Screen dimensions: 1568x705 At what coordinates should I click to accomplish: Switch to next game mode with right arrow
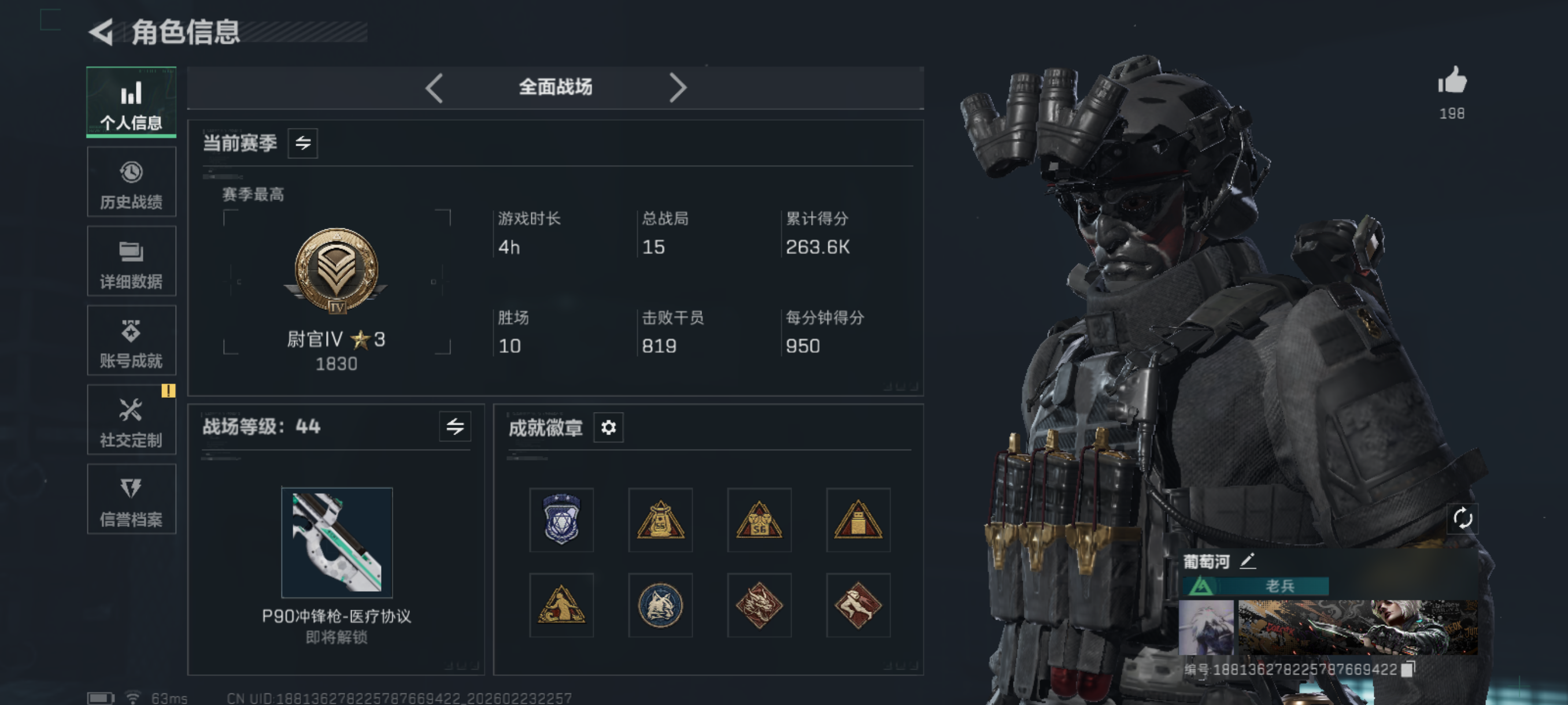678,88
